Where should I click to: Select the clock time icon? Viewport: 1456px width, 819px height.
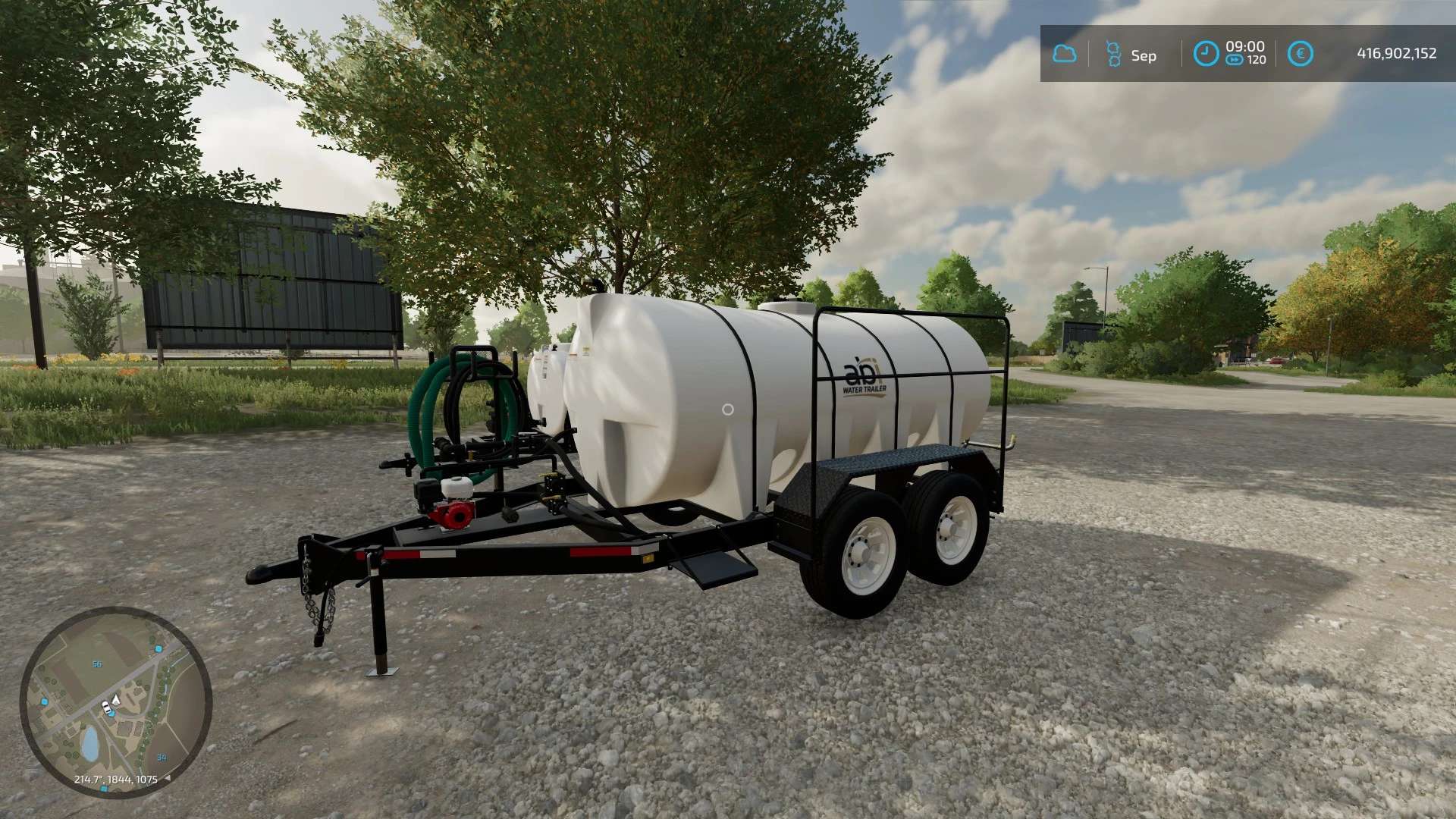[x=1205, y=54]
